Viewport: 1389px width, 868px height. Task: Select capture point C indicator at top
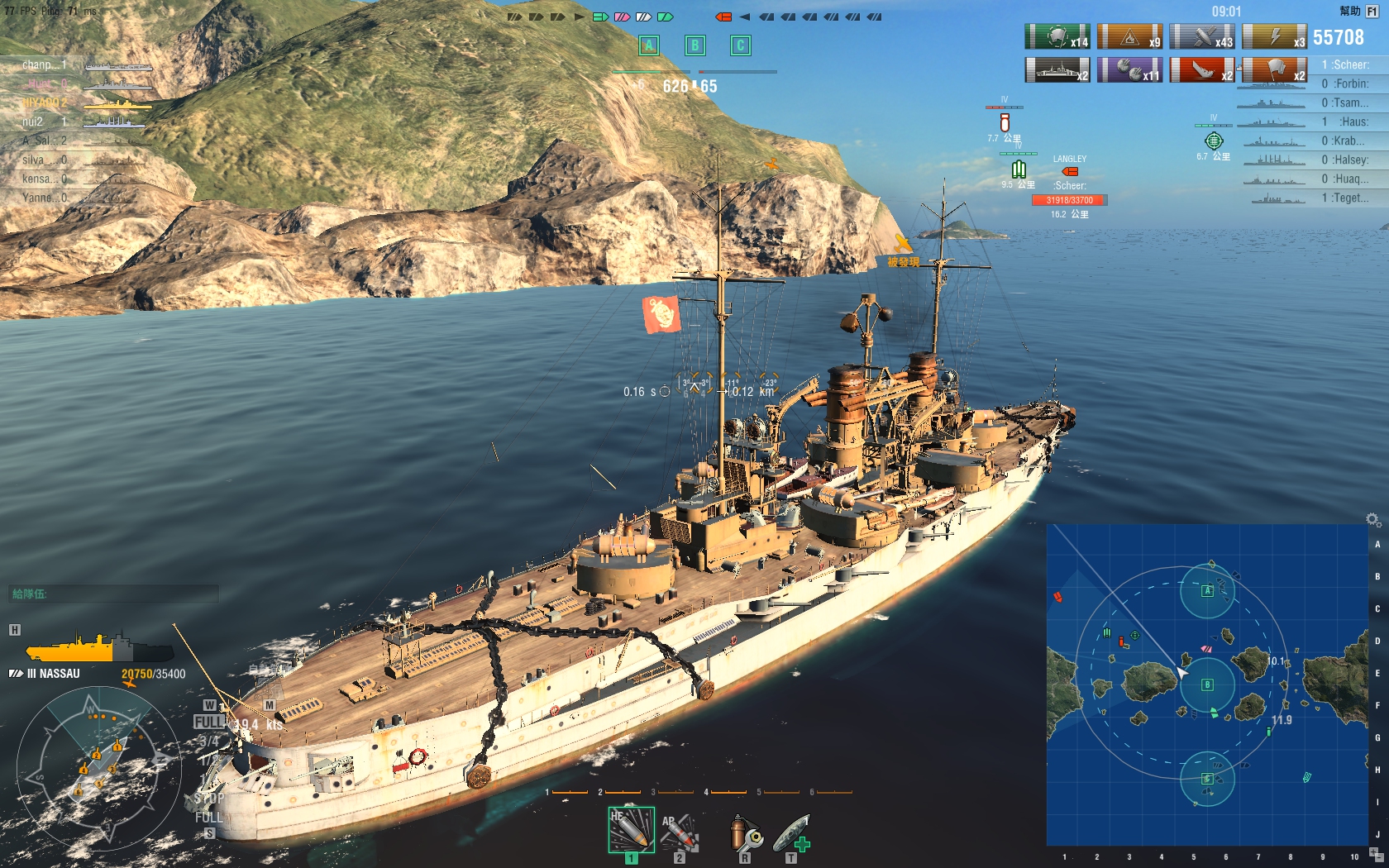(x=740, y=45)
